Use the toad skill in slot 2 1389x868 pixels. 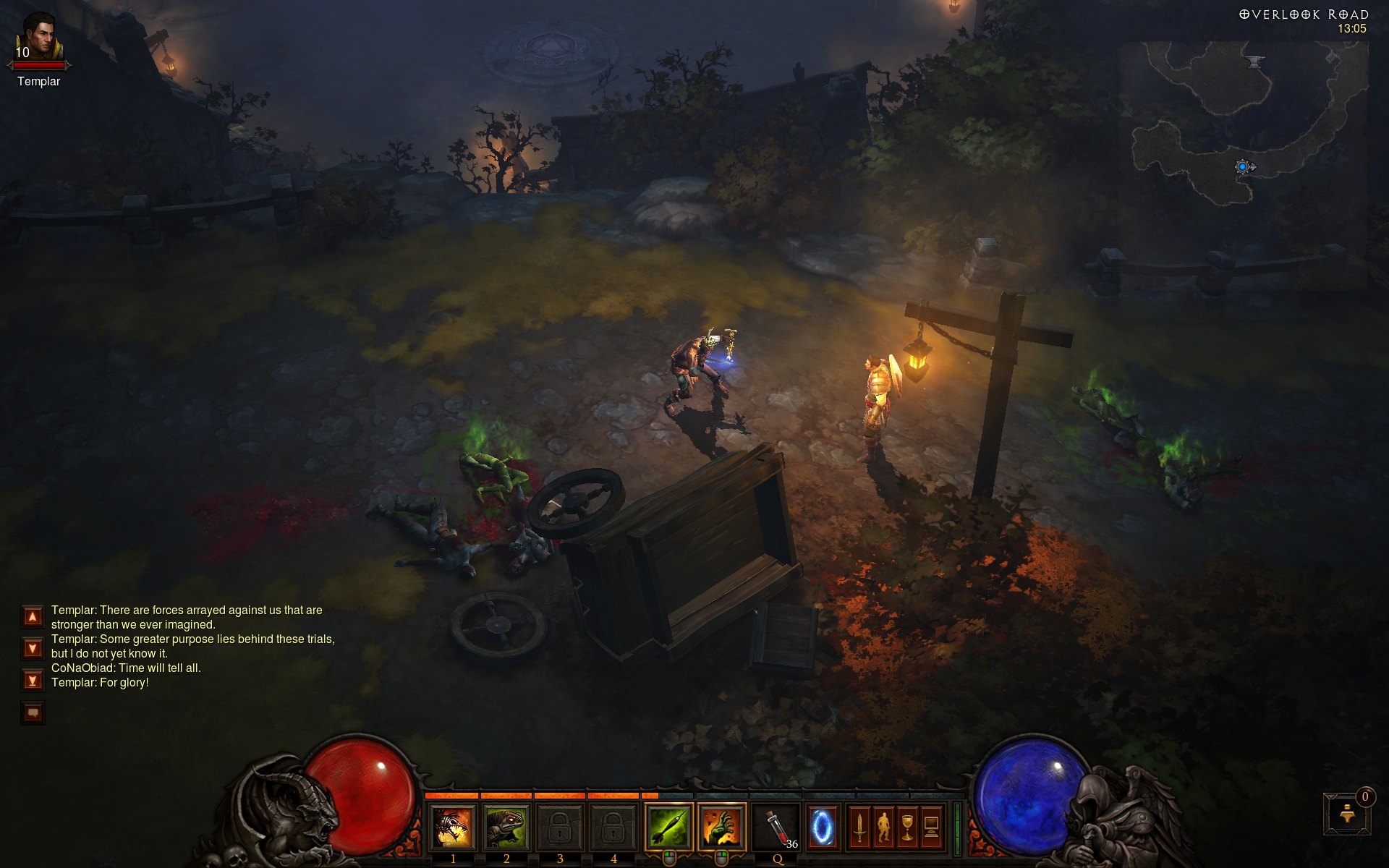point(506,827)
